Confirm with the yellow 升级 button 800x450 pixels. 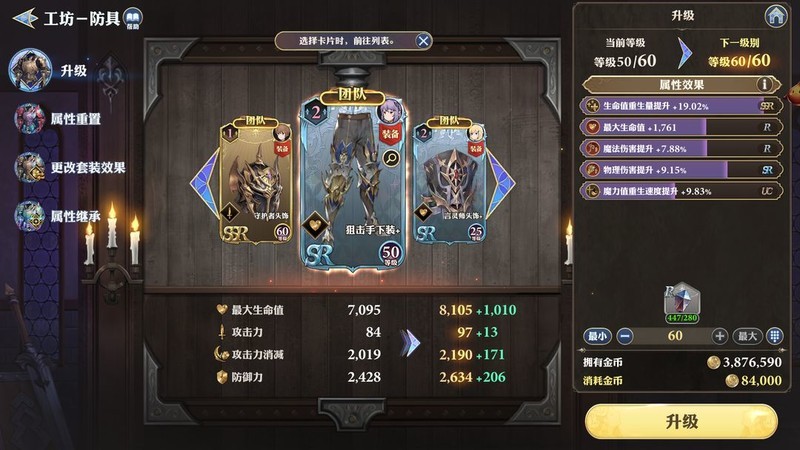pos(681,421)
